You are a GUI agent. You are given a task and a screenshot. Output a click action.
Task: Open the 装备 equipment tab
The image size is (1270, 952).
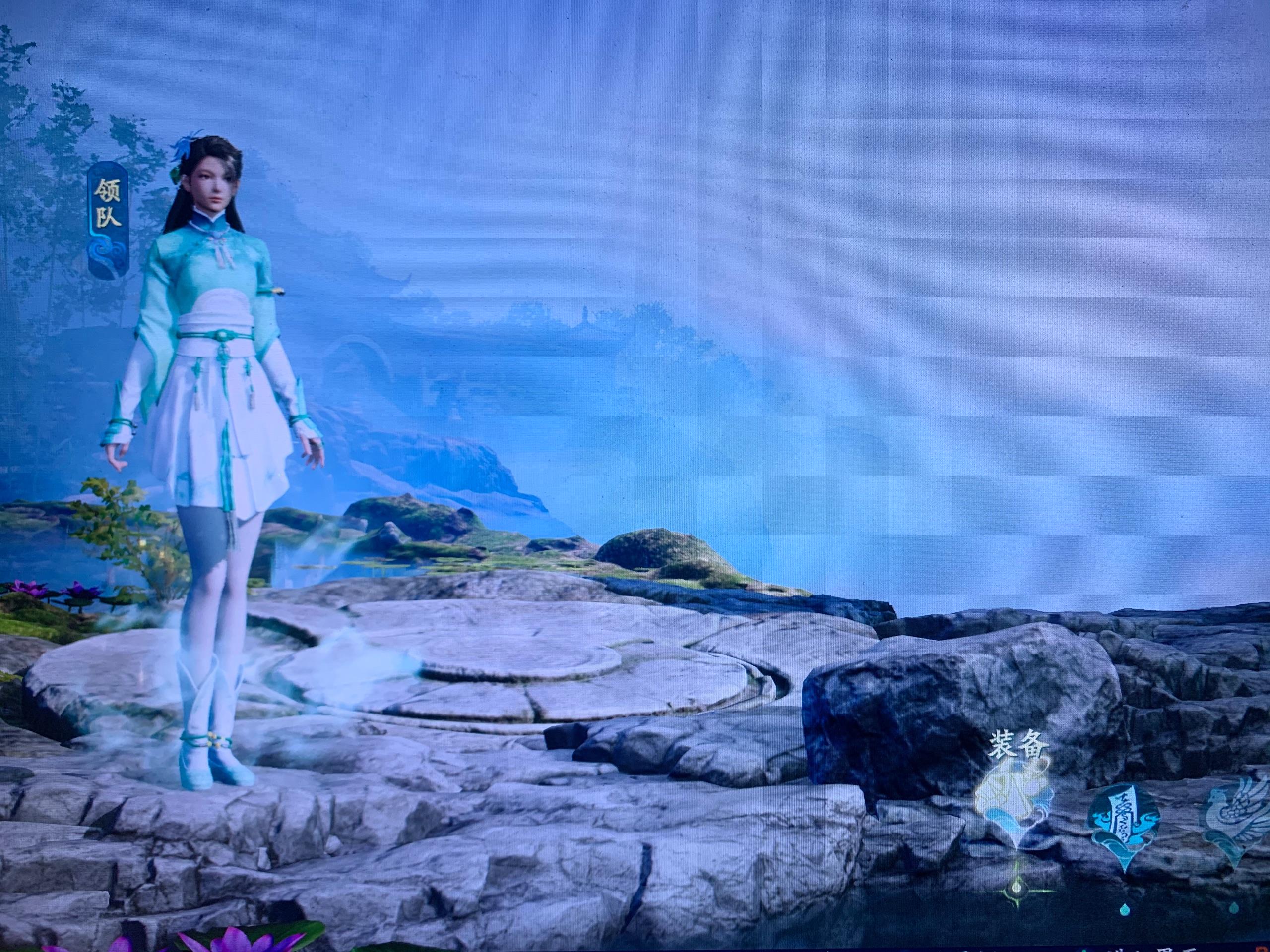point(1015,799)
